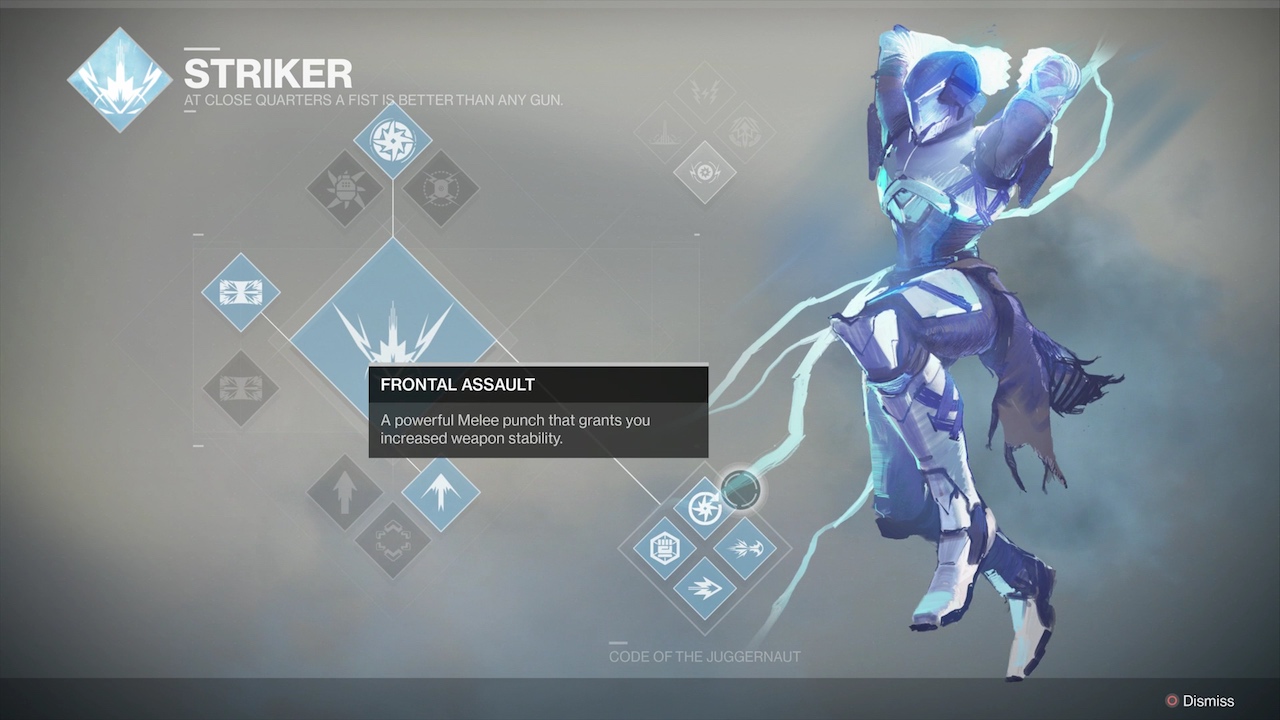
Task: Select the greyed circular-arrows jump node
Action: (x=392, y=540)
